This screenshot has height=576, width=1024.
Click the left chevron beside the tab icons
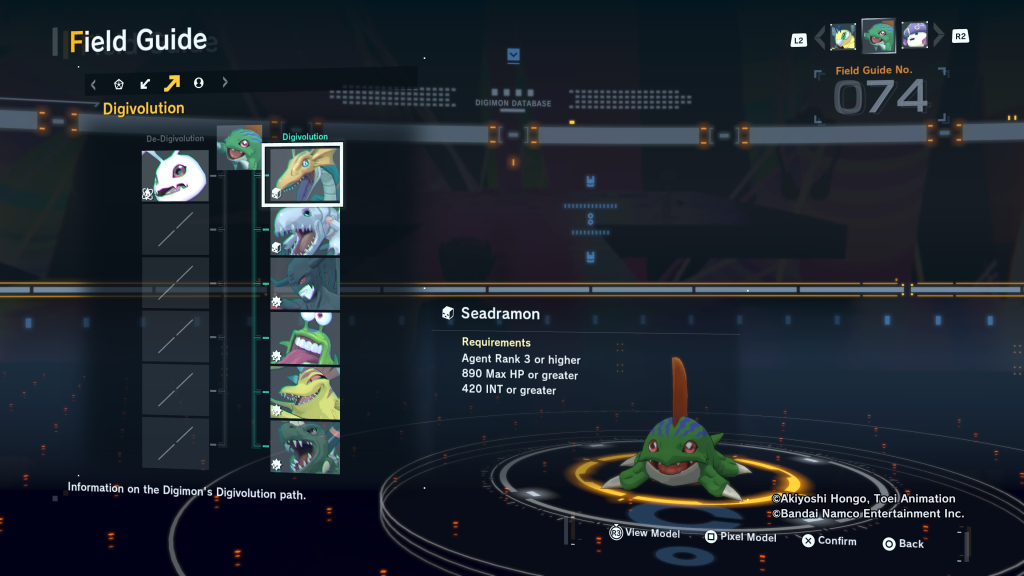pyautogui.click(x=94, y=84)
